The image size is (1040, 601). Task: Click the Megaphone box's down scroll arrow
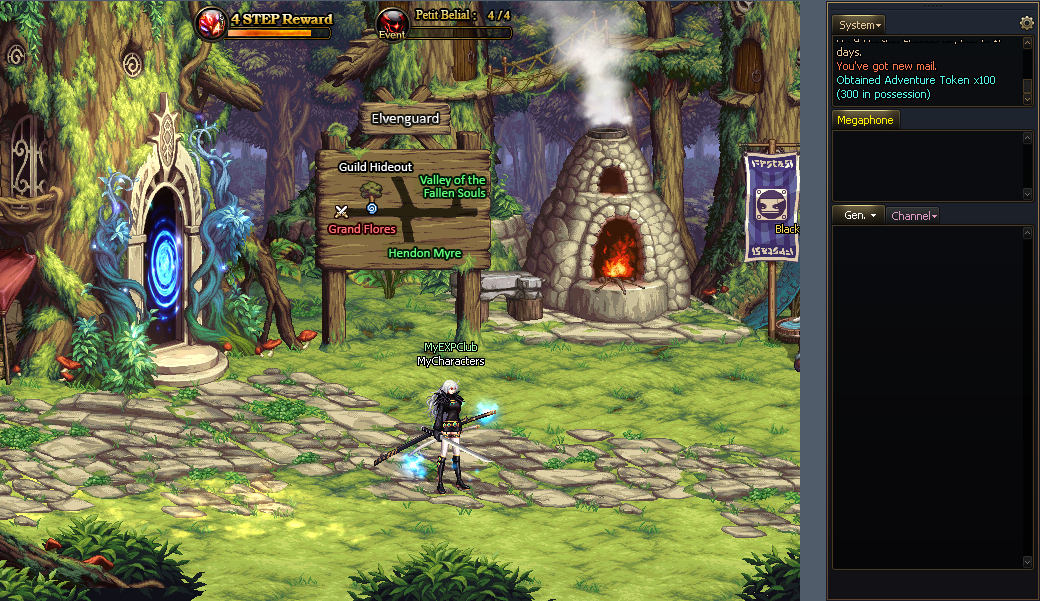point(1027,194)
